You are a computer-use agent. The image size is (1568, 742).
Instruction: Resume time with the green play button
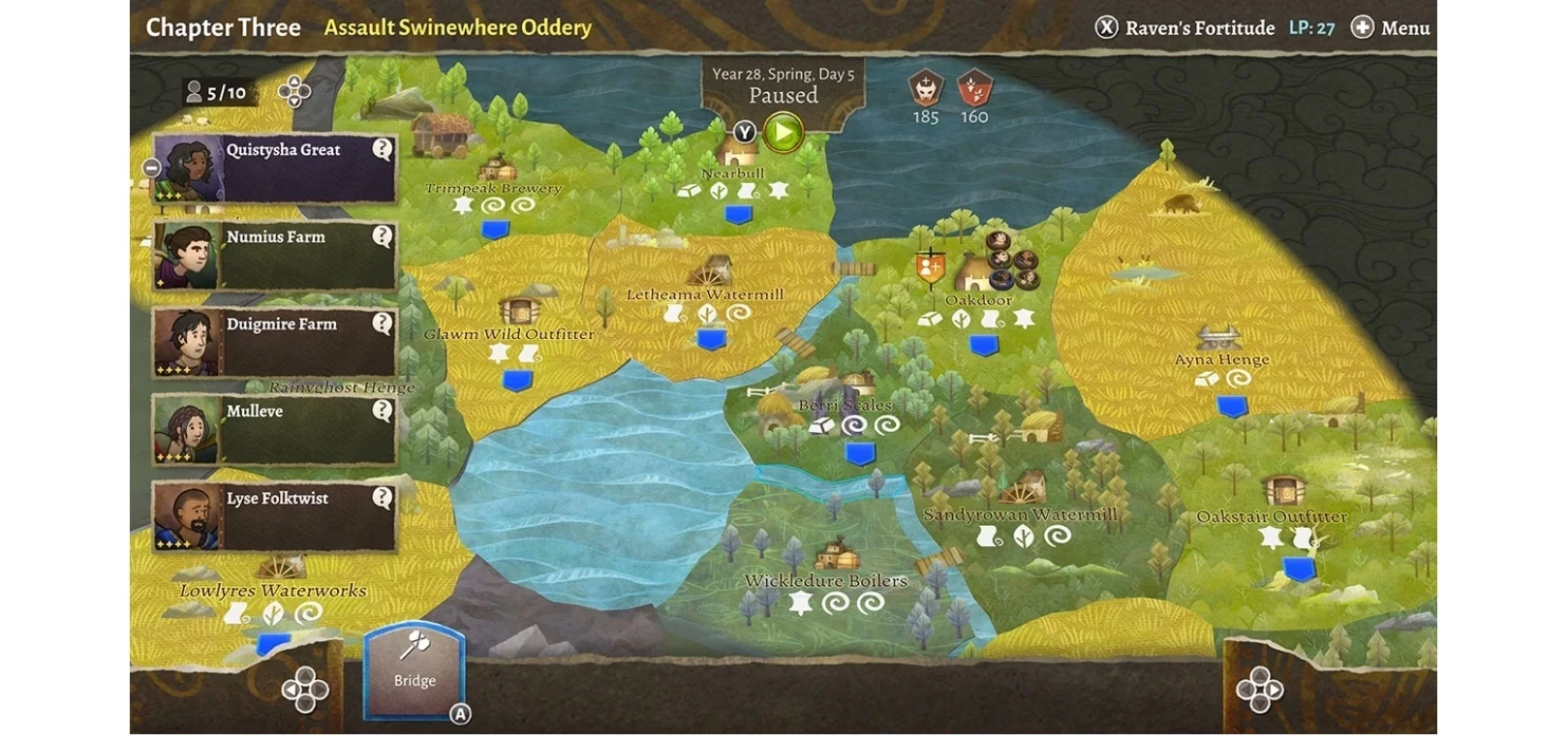pos(783,133)
